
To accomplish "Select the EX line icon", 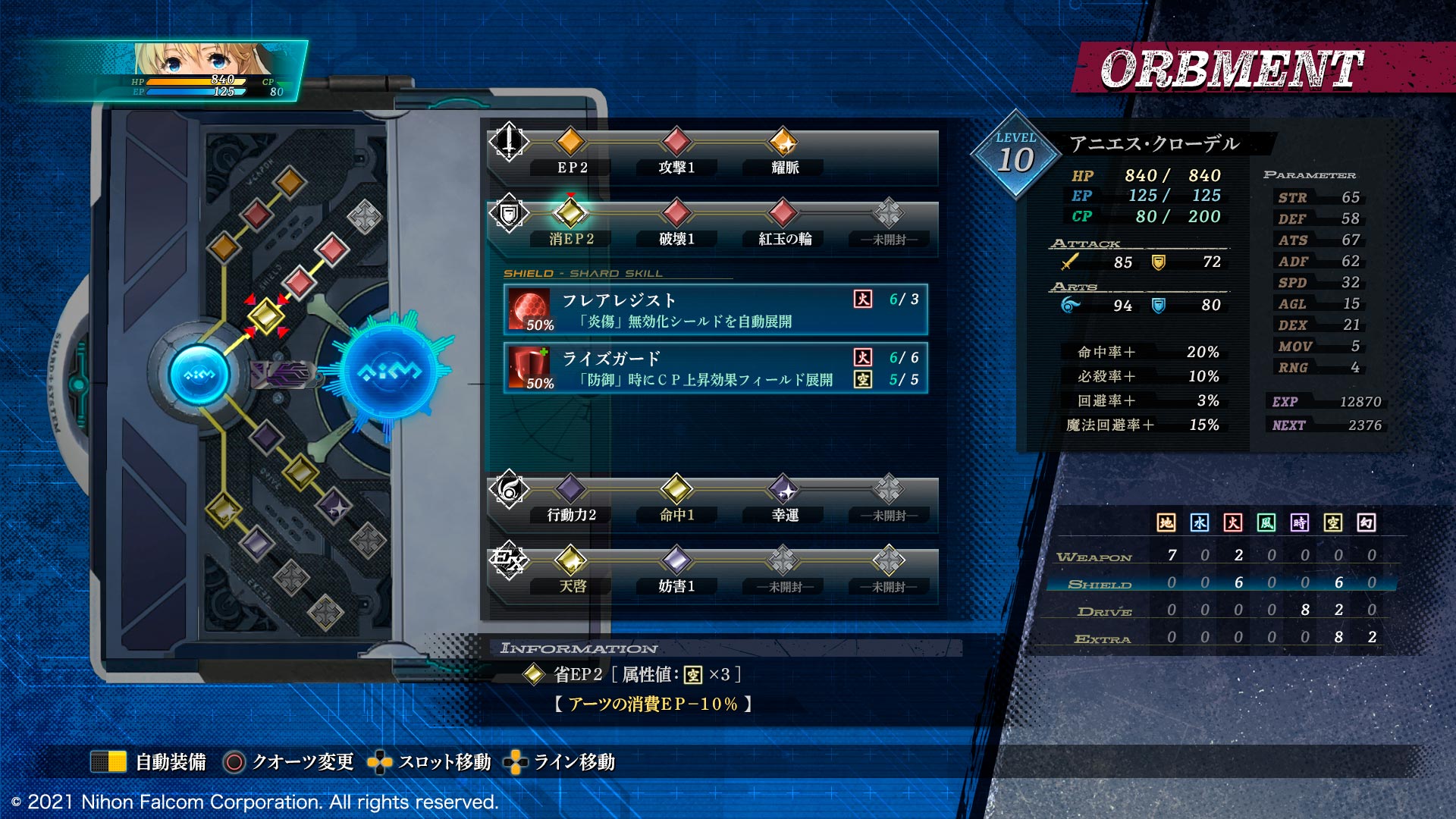I will click(509, 561).
